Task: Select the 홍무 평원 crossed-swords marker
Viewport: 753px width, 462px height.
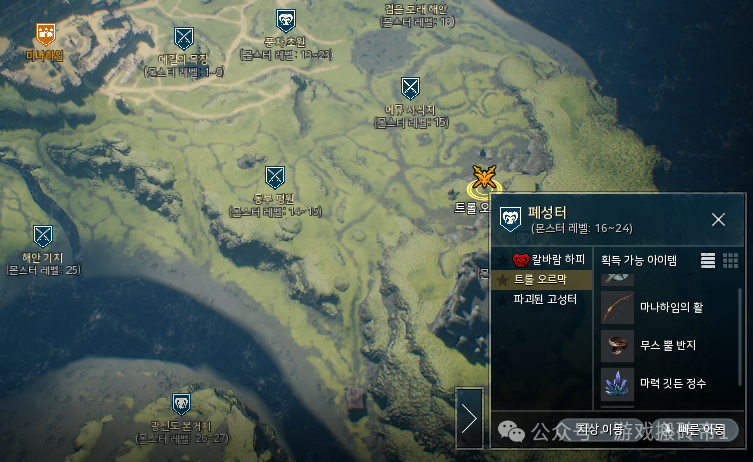Action: (275, 178)
